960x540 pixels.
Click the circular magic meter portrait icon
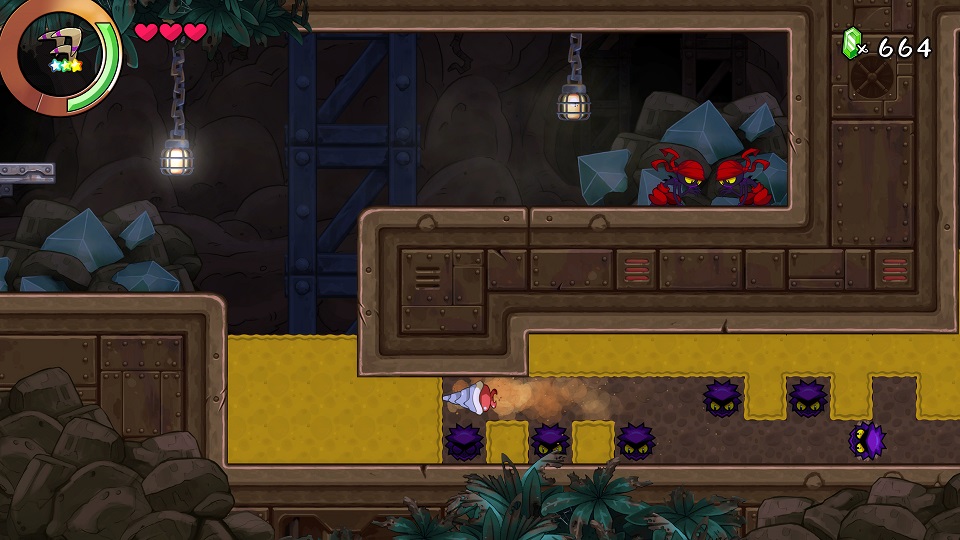coord(58,52)
